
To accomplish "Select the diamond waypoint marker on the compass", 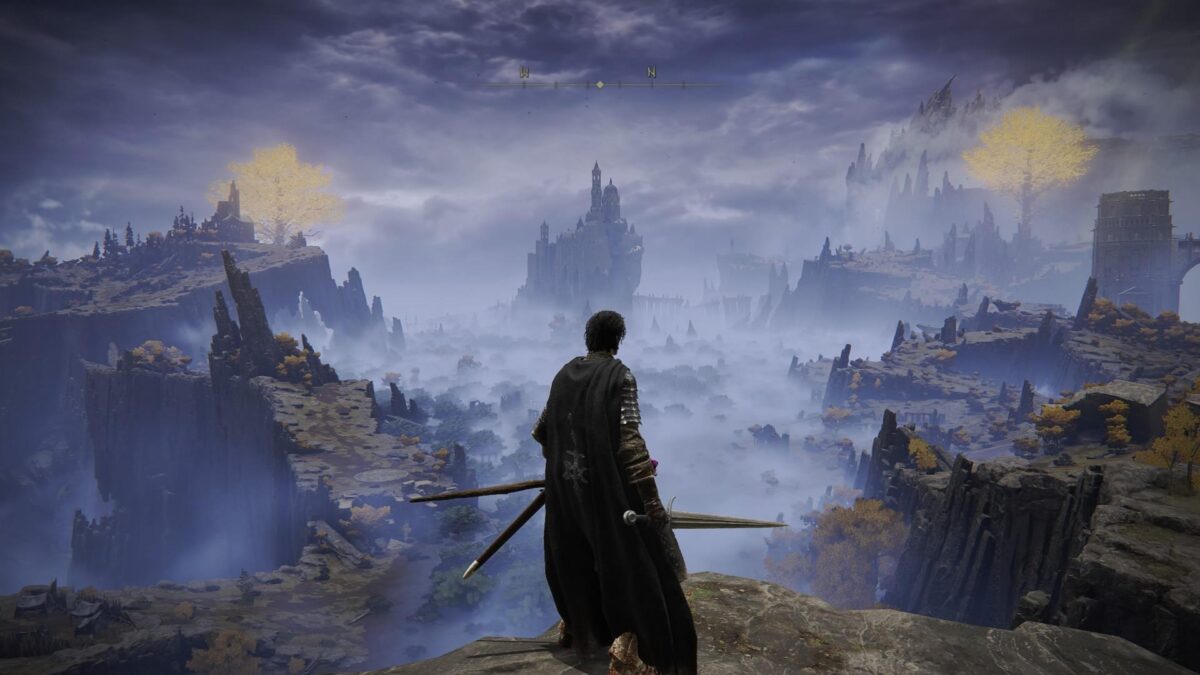I will (599, 85).
